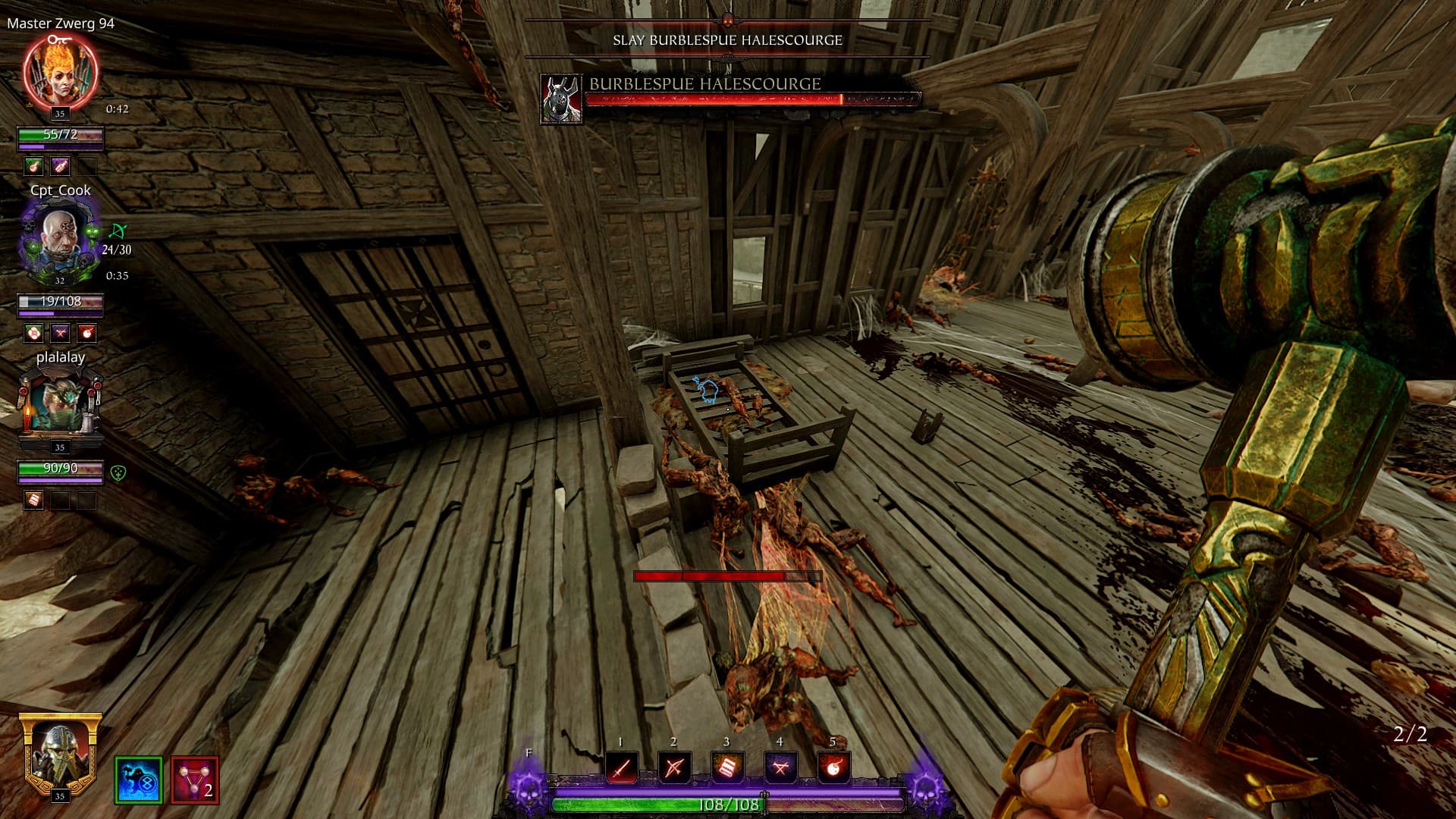
Task: Select the Slay Burblespue Halescourge objective
Action: click(727, 40)
